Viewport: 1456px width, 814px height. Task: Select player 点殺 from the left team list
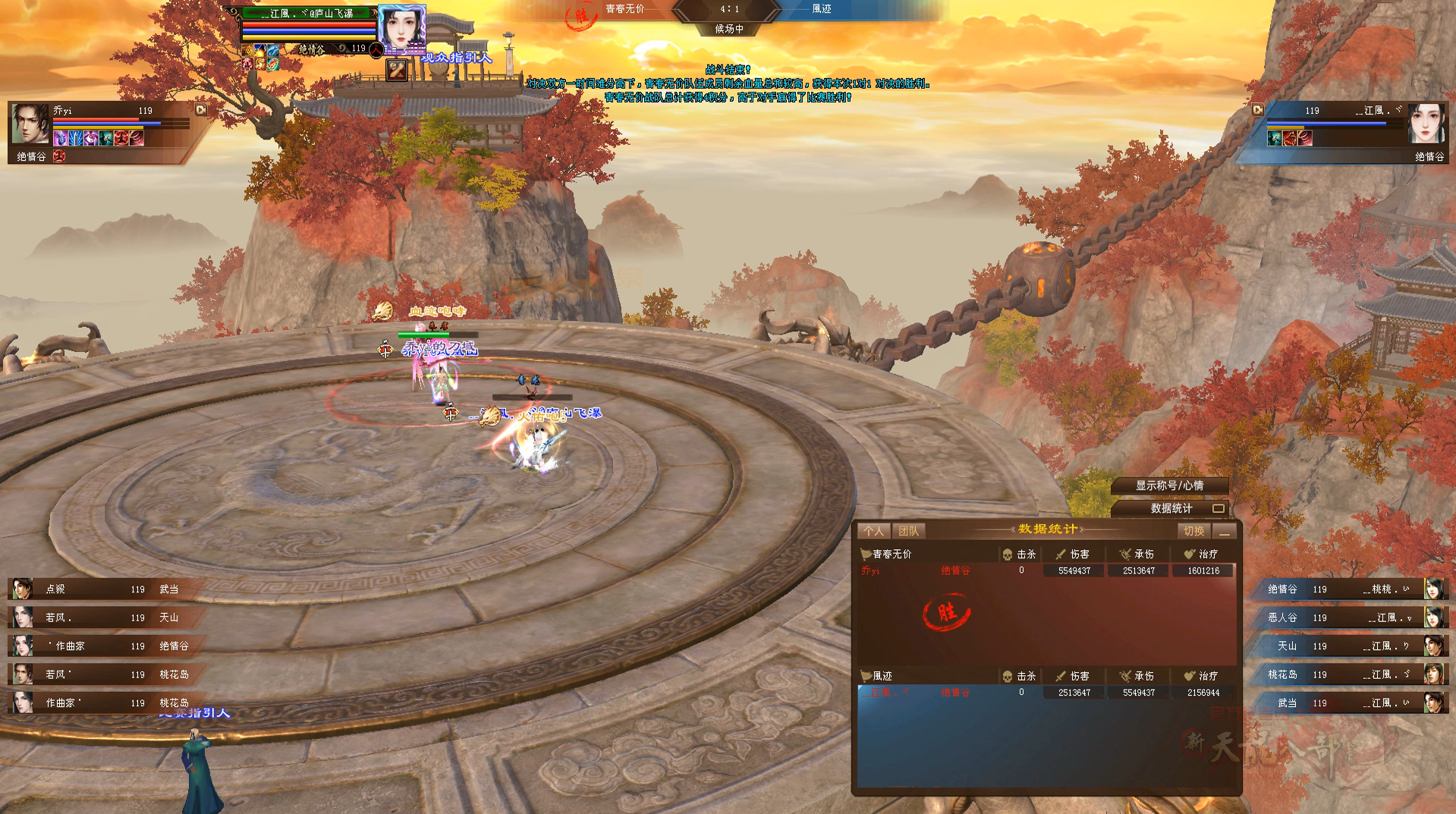click(99, 589)
